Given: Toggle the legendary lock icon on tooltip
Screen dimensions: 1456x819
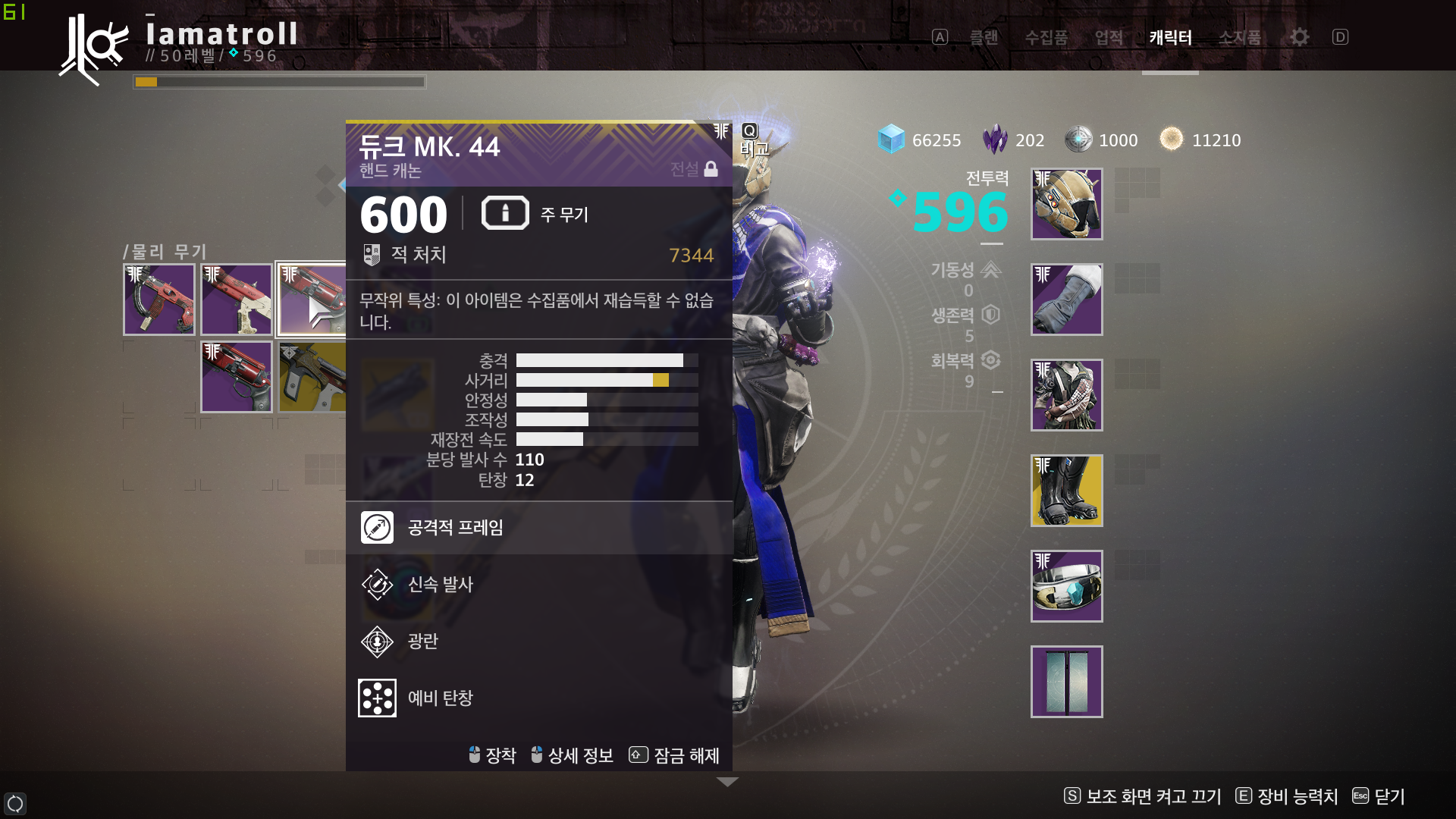Looking at the screenshot, I should 711,169.
